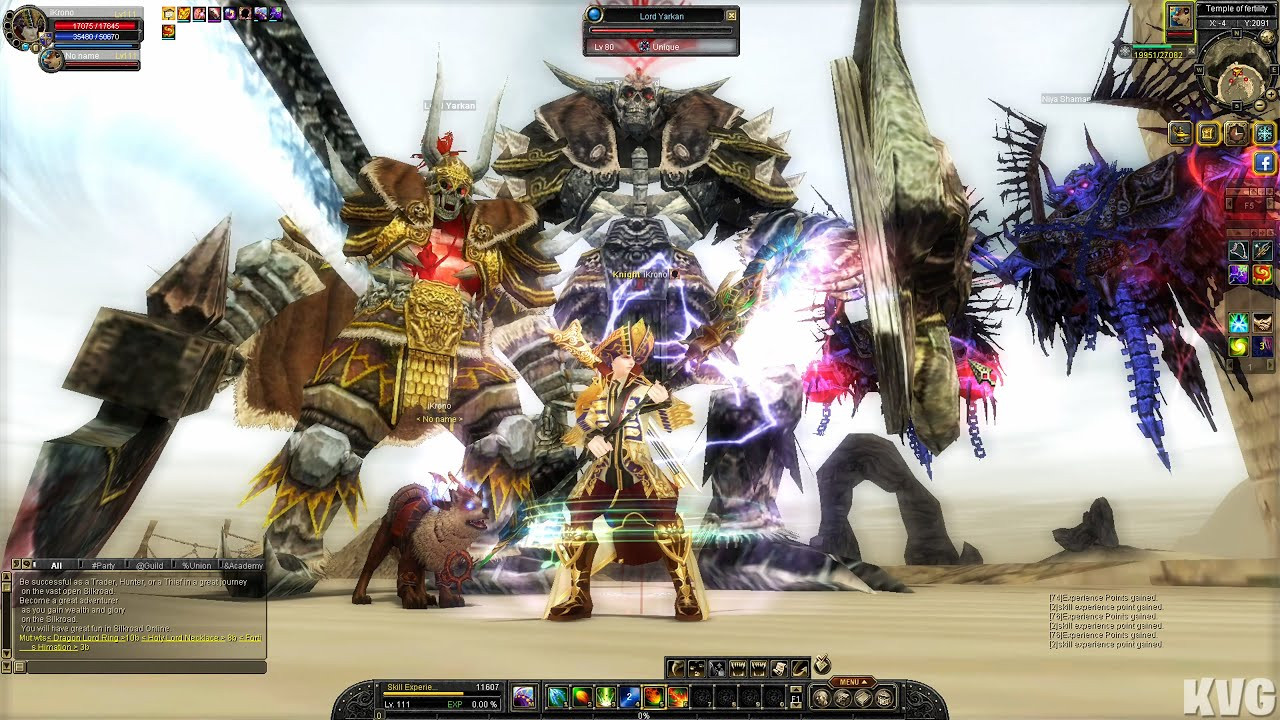Image resolution: width=1280 pixels, height=720 pixels.
Task: Close the Lord Yarkan target window
Action: 731,16
